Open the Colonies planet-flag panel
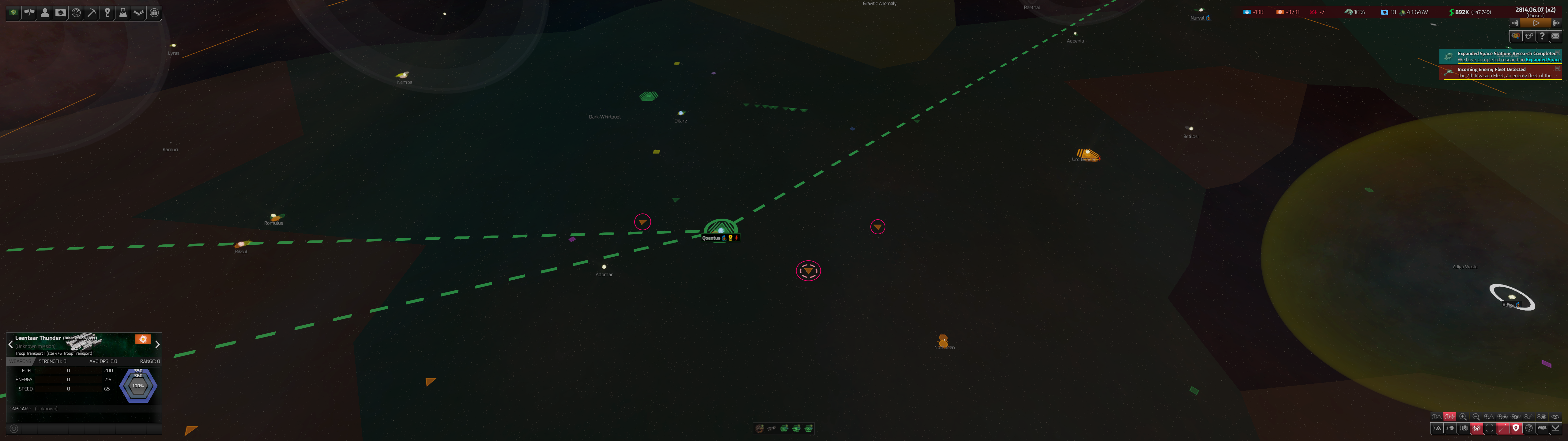The width and height of the screenshot is (1568, 441). coord(61,13)
